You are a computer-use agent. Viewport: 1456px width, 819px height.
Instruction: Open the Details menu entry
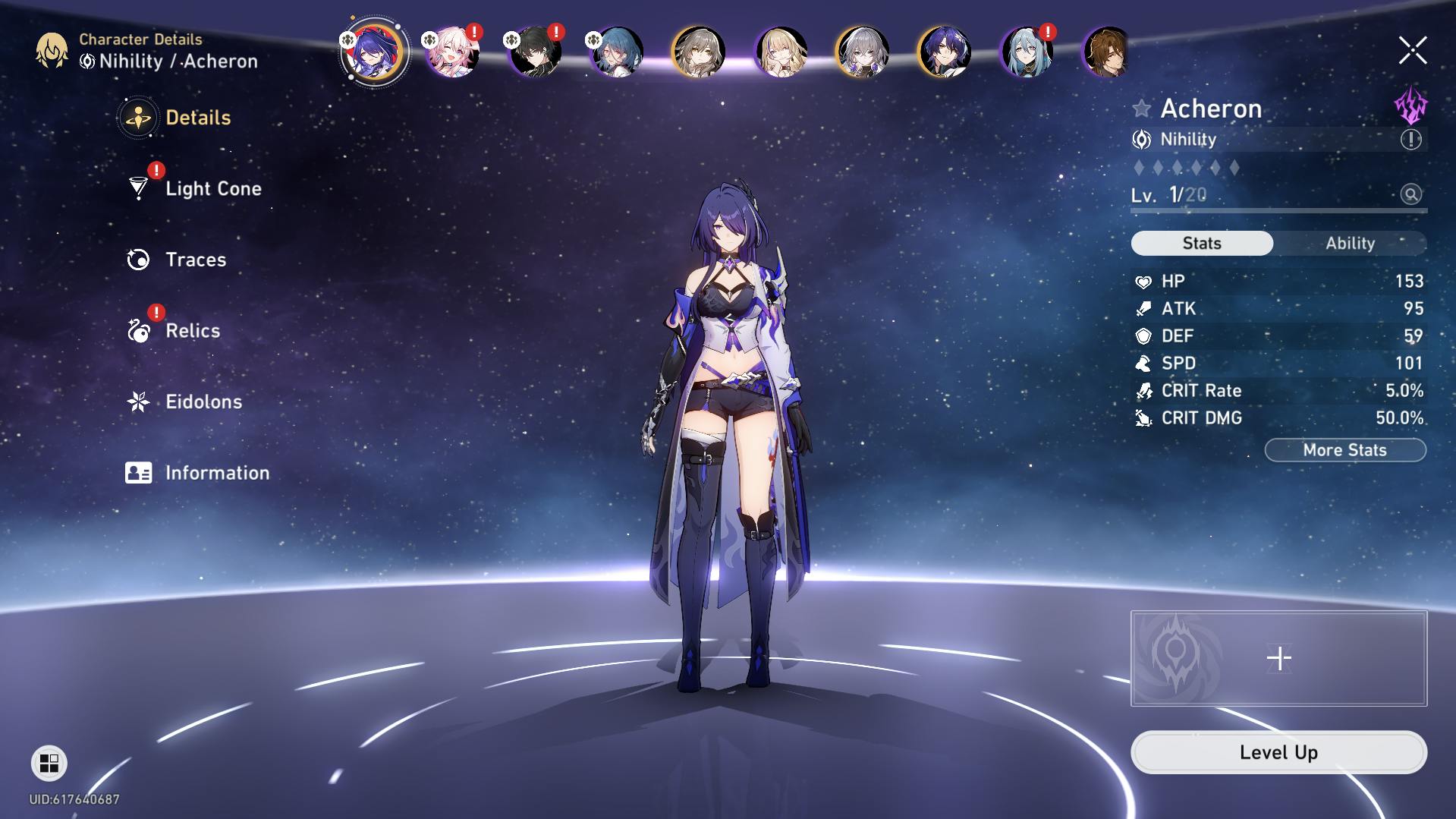[197, 118]
